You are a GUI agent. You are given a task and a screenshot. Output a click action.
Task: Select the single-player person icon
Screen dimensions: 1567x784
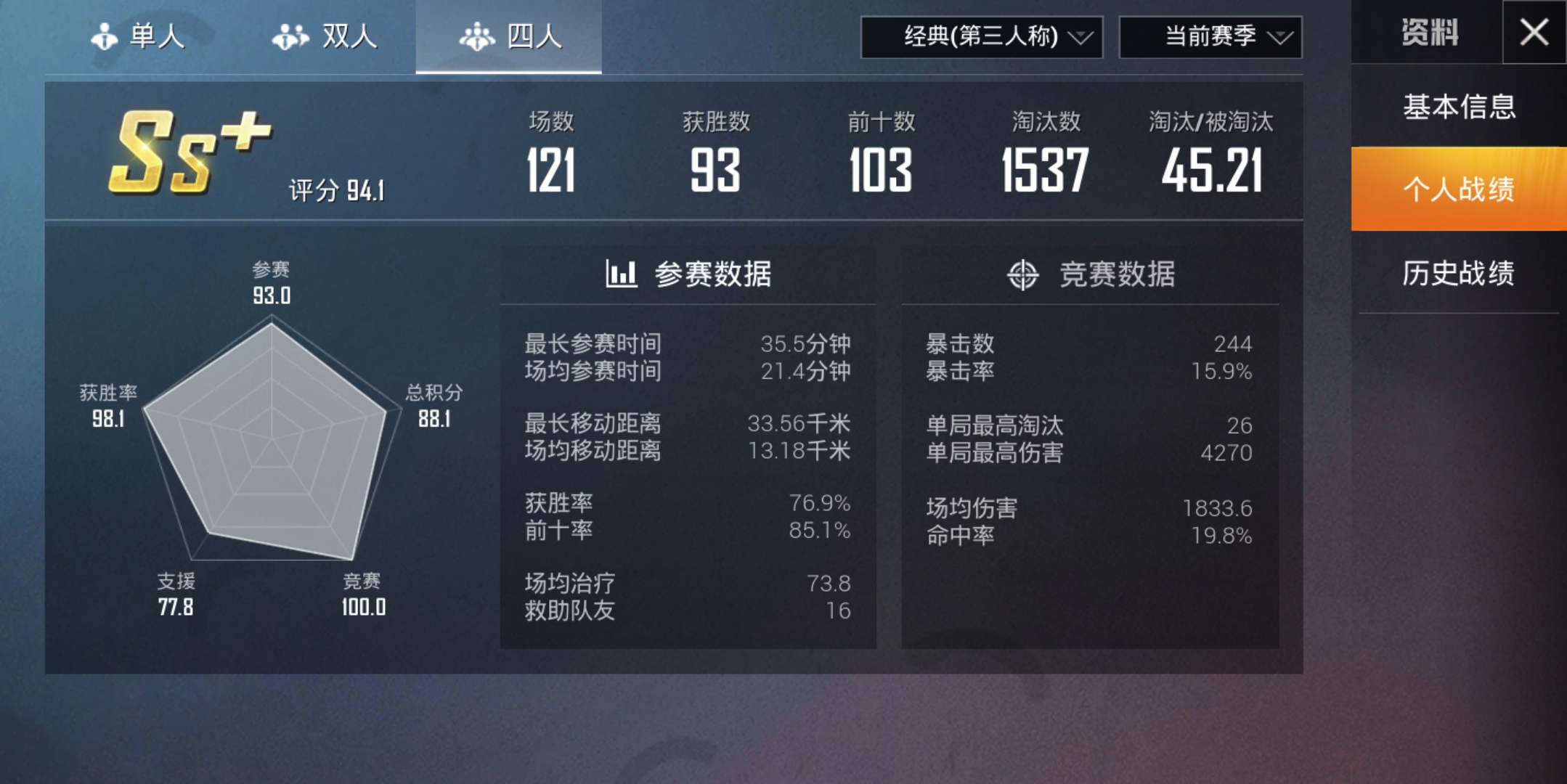(x=105, y=38)
